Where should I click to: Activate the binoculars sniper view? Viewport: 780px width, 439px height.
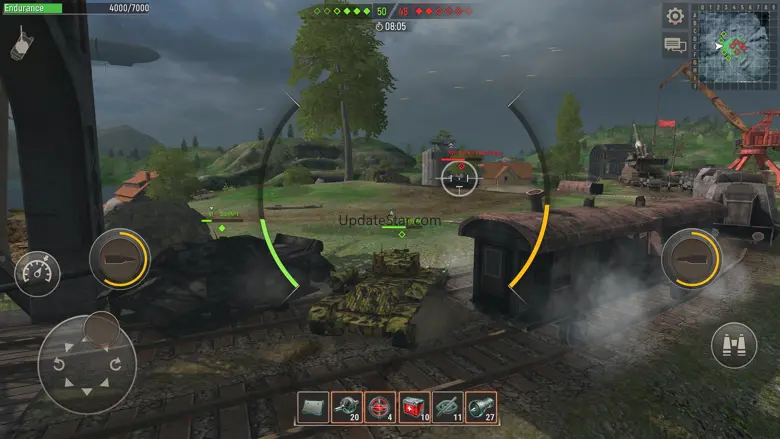(x=734, y=345)
